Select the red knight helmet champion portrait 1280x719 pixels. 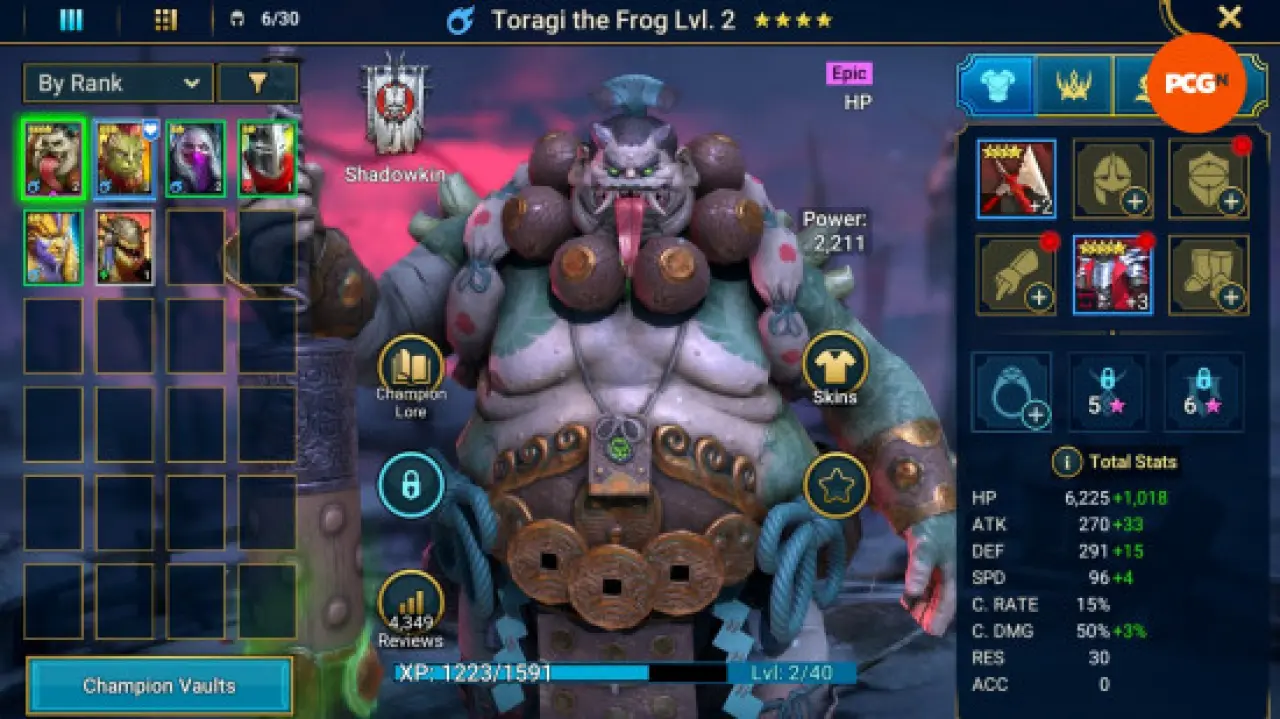coord(267,158)
